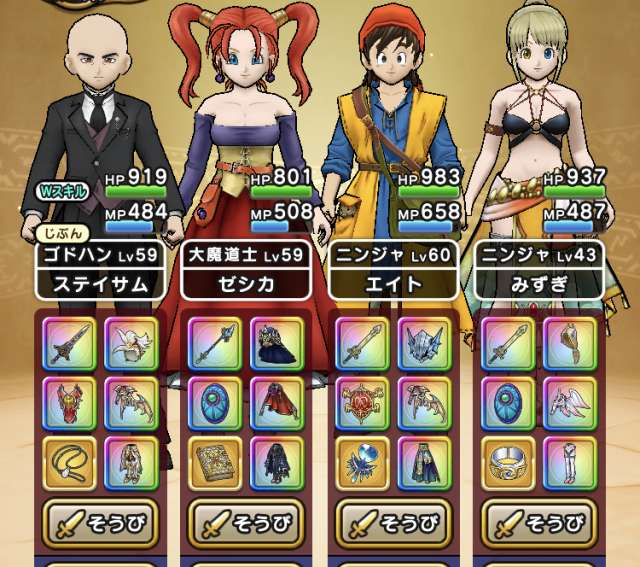640x567 pixels.
Task: Select ゼシカ's round blue shield slot
Action: pos(215,403)
